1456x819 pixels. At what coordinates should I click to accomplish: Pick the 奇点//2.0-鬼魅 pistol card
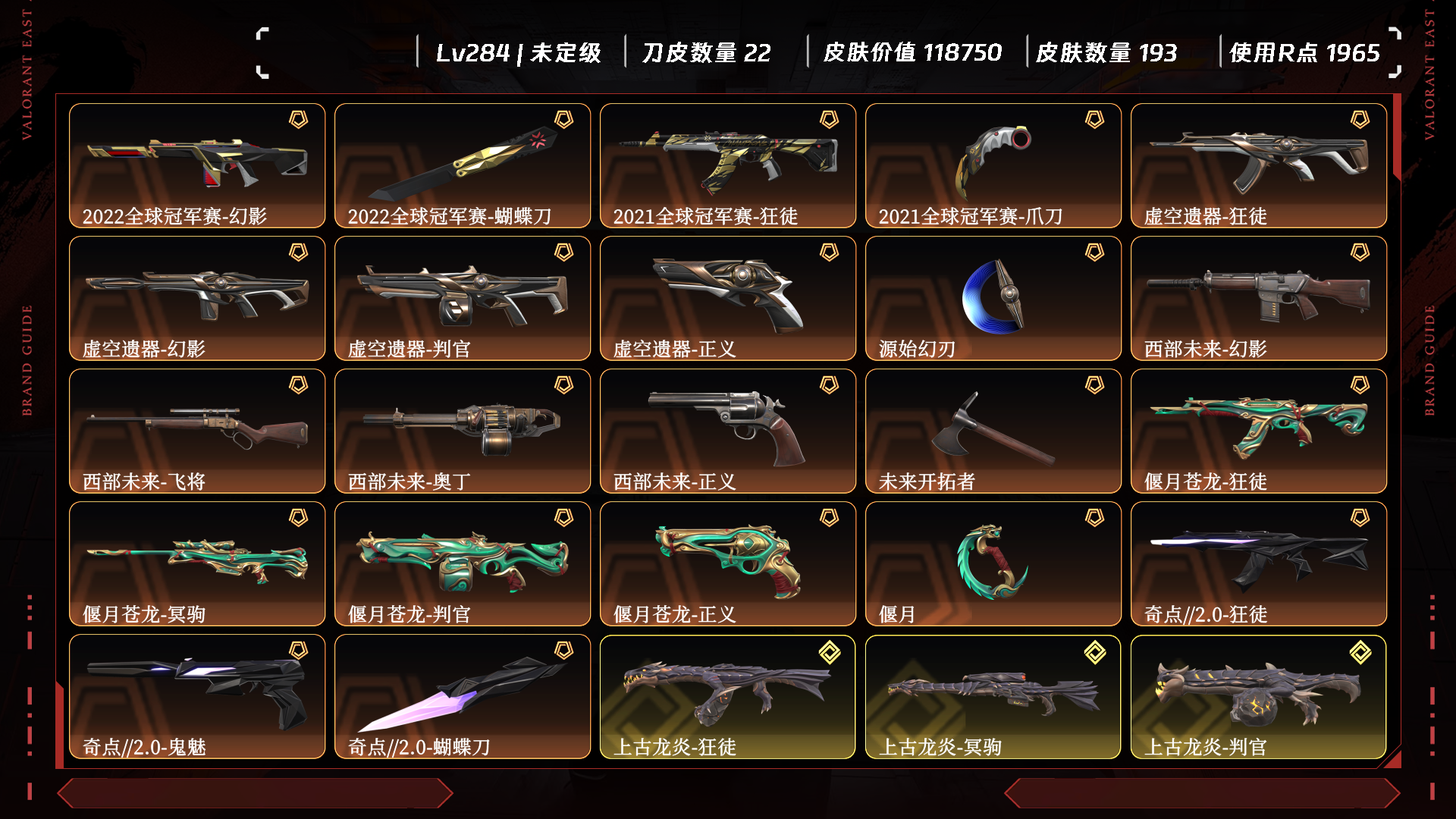197,696
